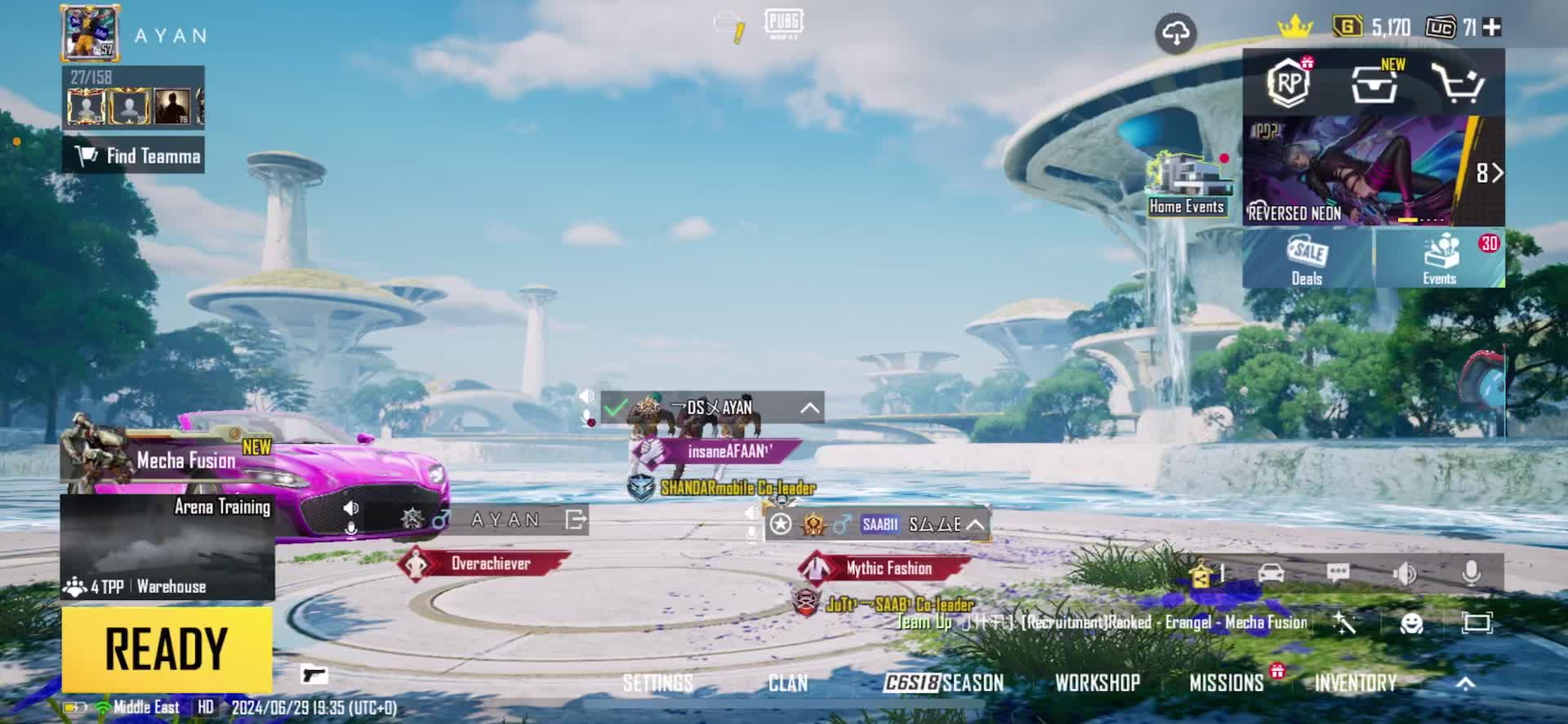Image resolution: width=1568 pixels, height=724 pixels.
Task: Open the cloud download icon
Action: tap(1175, 34)
